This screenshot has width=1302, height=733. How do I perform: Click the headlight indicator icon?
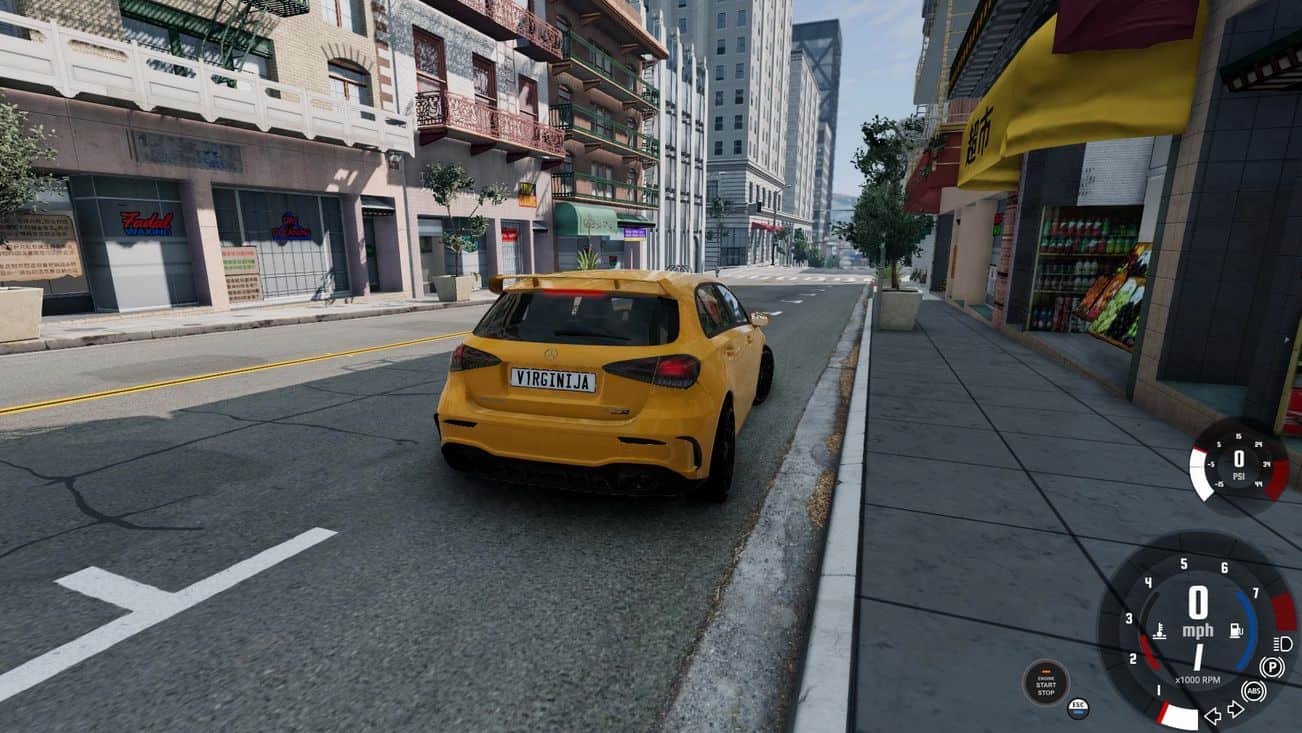click(x=1283, y=643)
